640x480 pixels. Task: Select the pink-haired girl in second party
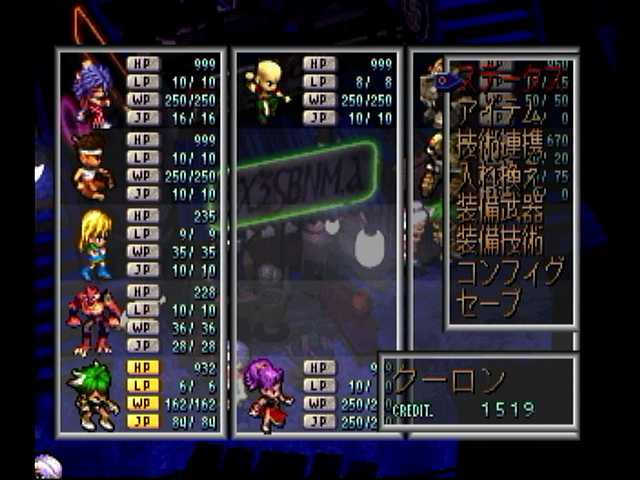(268, 393)
